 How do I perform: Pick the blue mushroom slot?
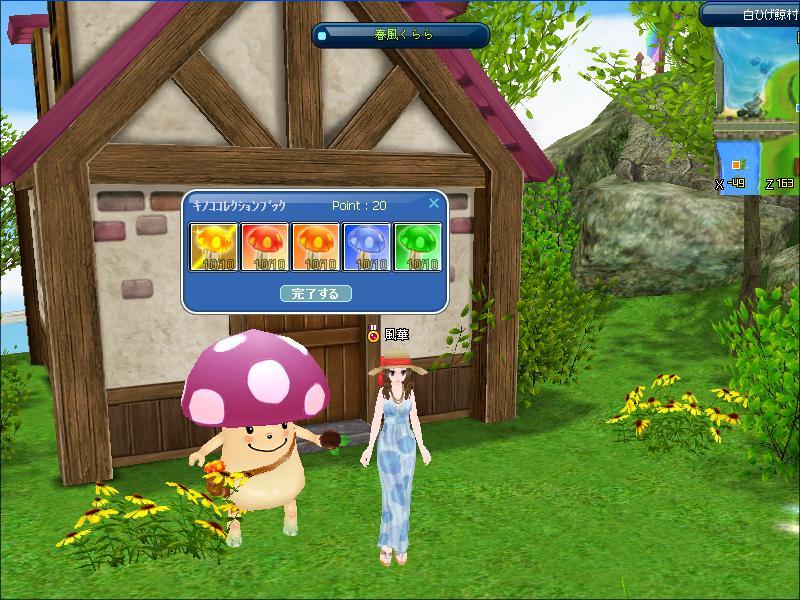pos(365,248)
